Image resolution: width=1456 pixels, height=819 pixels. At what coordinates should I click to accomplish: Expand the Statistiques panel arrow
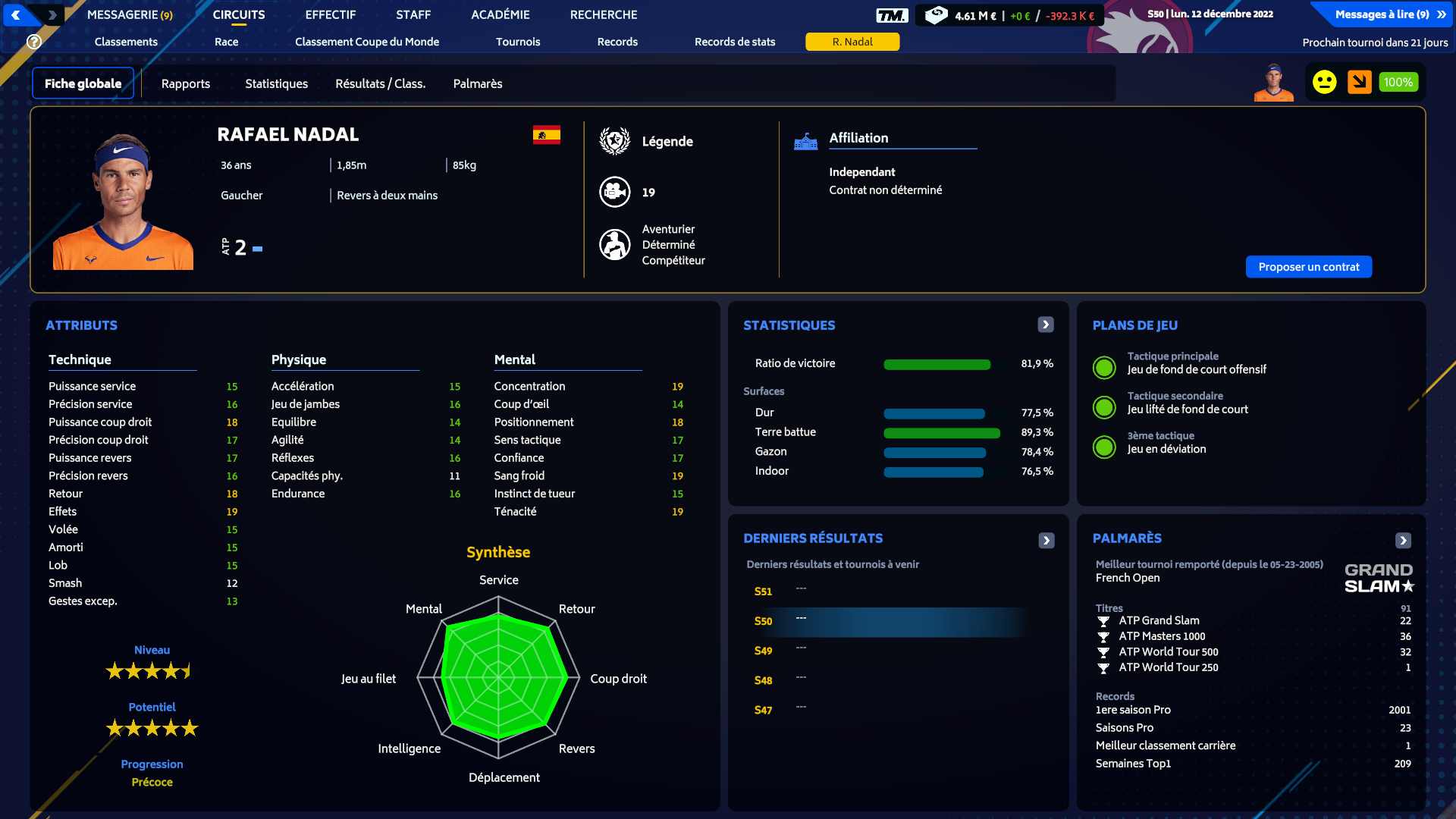click(1046, 325)
